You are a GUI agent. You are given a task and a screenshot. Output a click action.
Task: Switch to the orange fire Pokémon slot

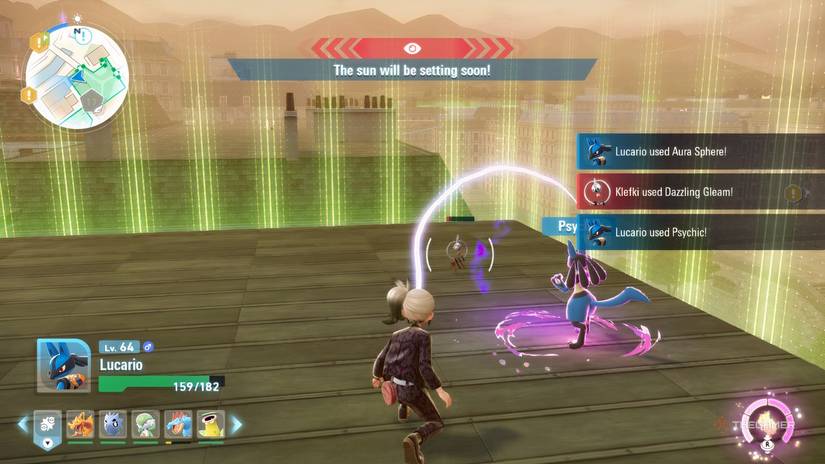coord(81,425)
